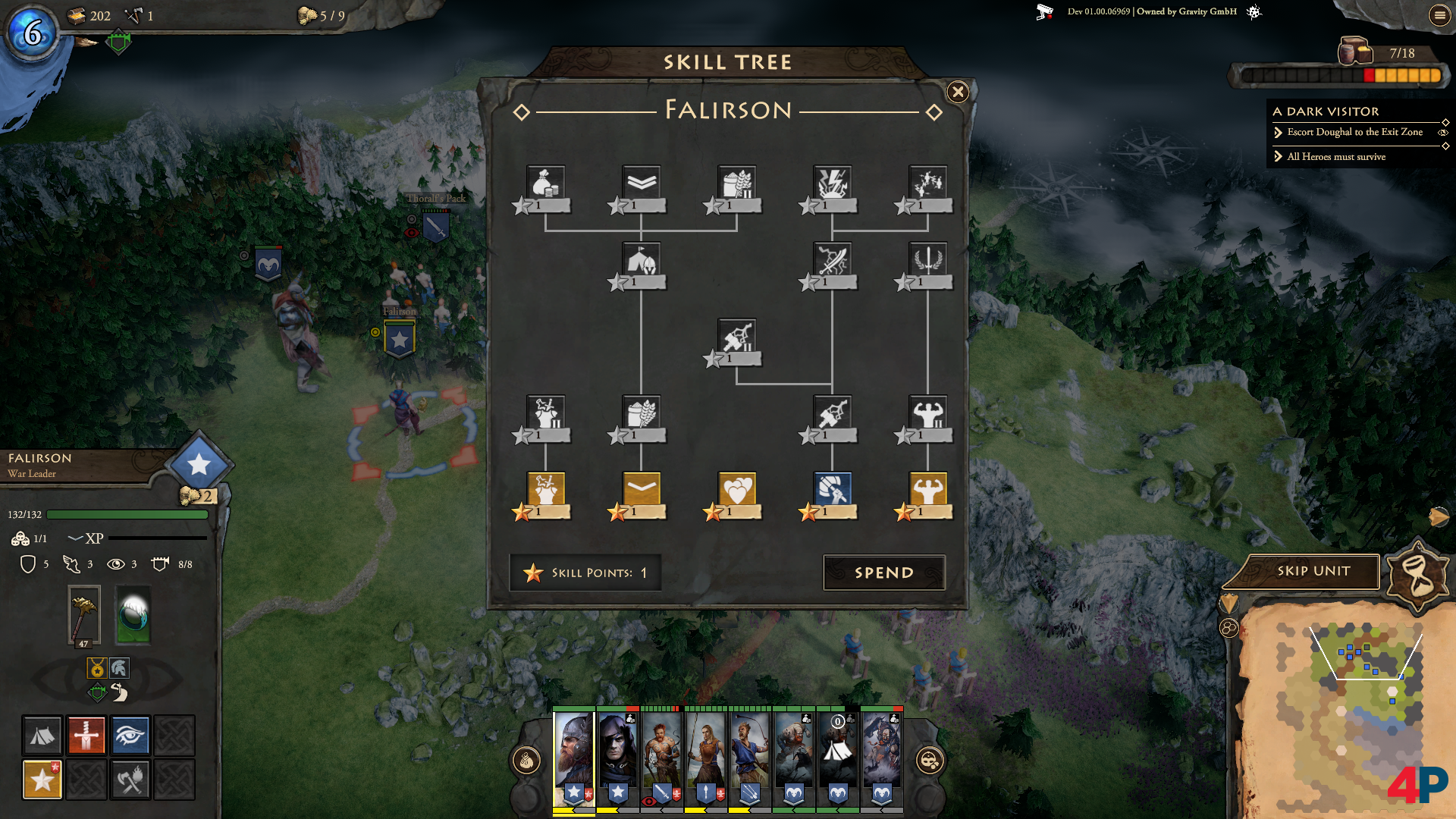
Task: Pick the lightning sword skill node
Action: [833, 259]
